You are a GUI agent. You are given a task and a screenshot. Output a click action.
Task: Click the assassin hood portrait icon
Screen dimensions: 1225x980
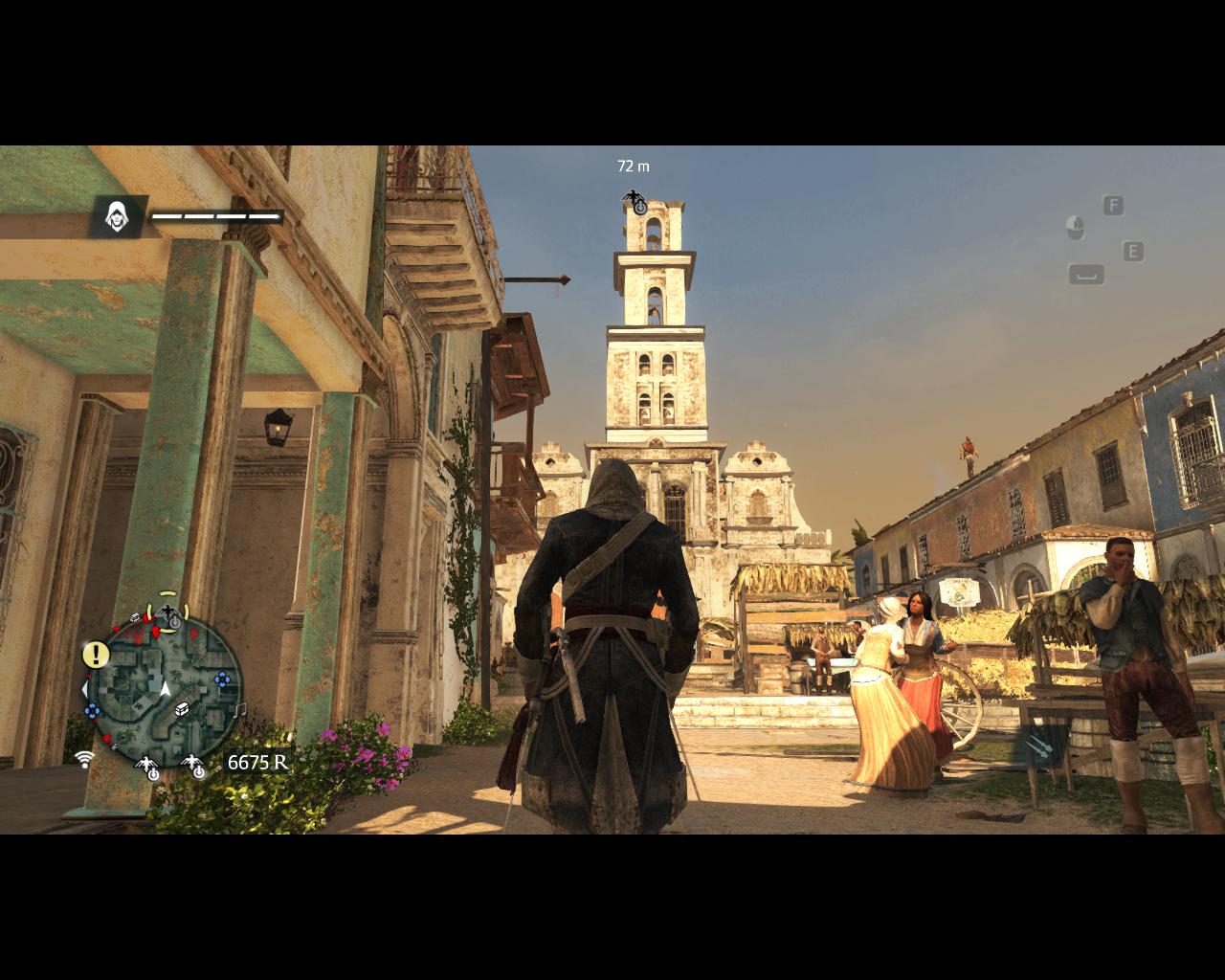(x=118, y=216)
